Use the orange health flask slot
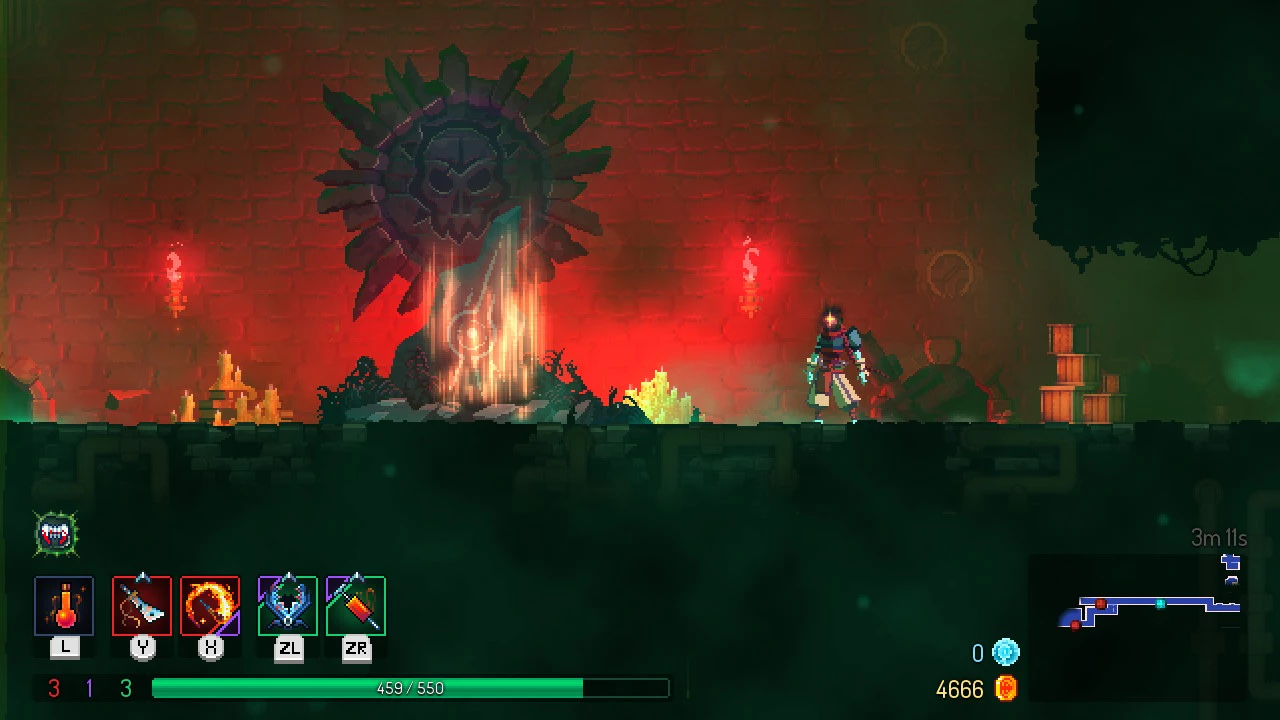This screenshot has height=720, width=1280. pos(64,606)
